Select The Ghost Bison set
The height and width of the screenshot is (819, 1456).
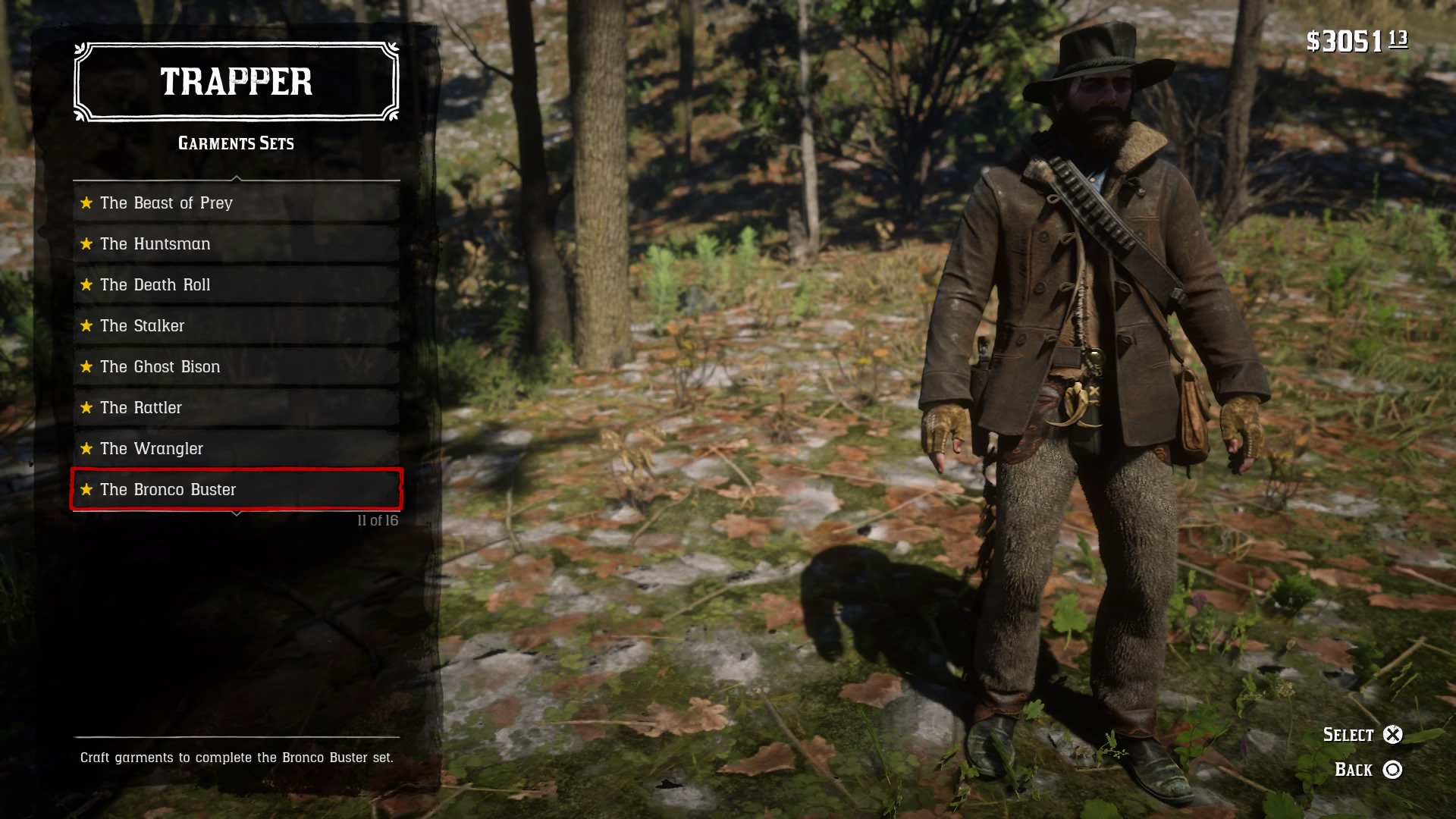[x=236, y=367]
